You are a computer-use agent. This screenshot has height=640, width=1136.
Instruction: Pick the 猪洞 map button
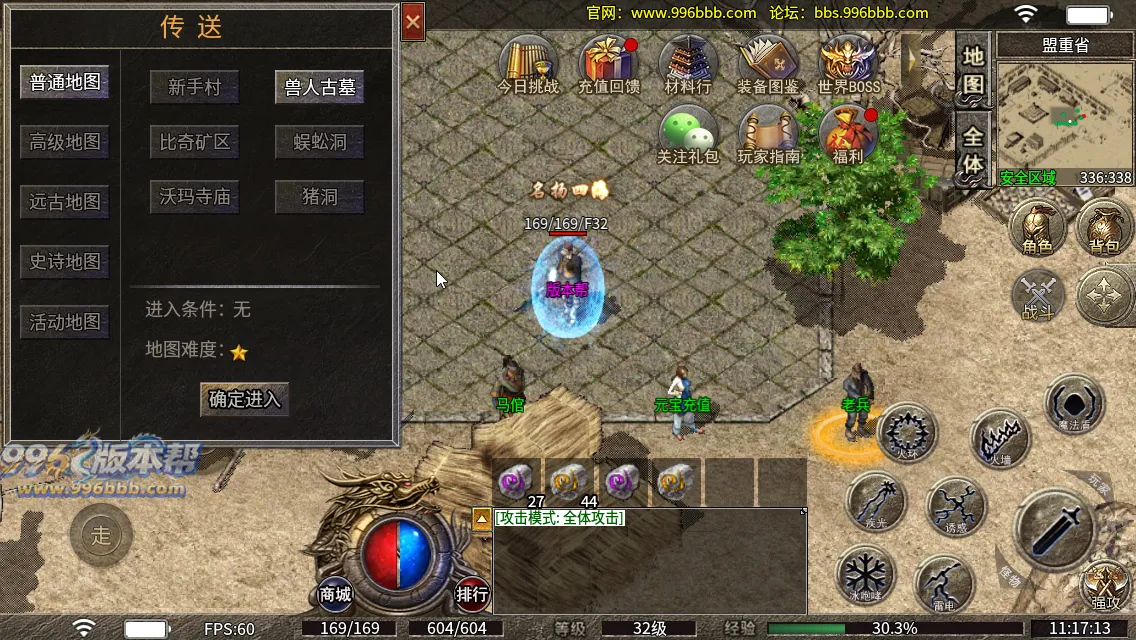tap(320, 197)
